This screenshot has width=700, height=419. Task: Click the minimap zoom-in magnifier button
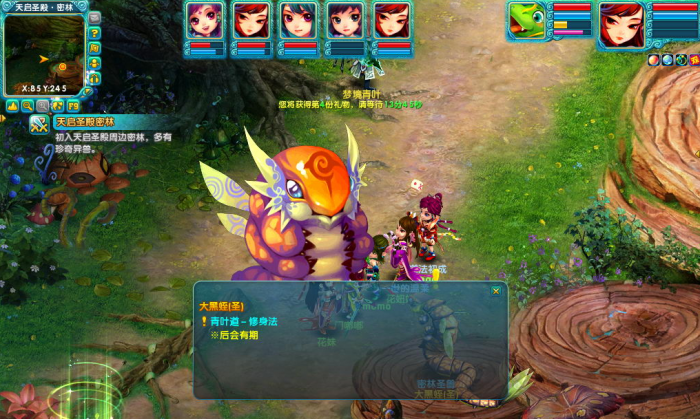click(27, 105)
